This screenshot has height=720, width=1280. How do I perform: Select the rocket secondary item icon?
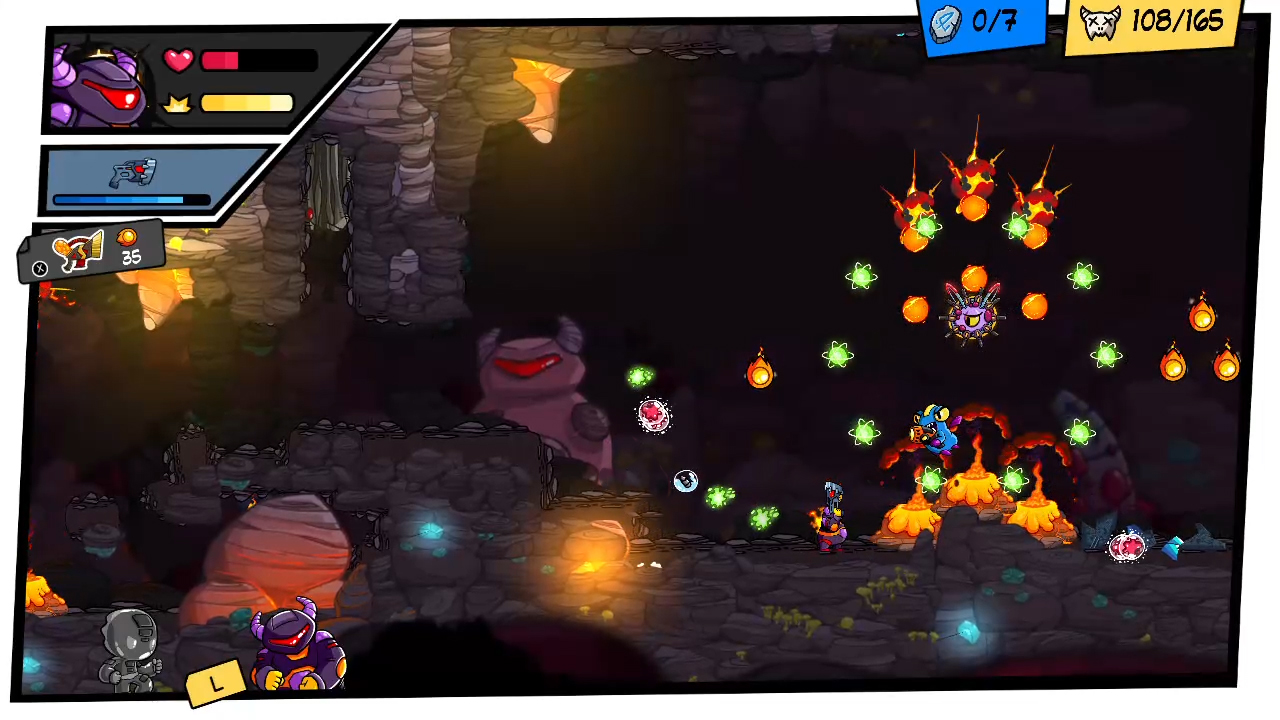pos(78,252)
